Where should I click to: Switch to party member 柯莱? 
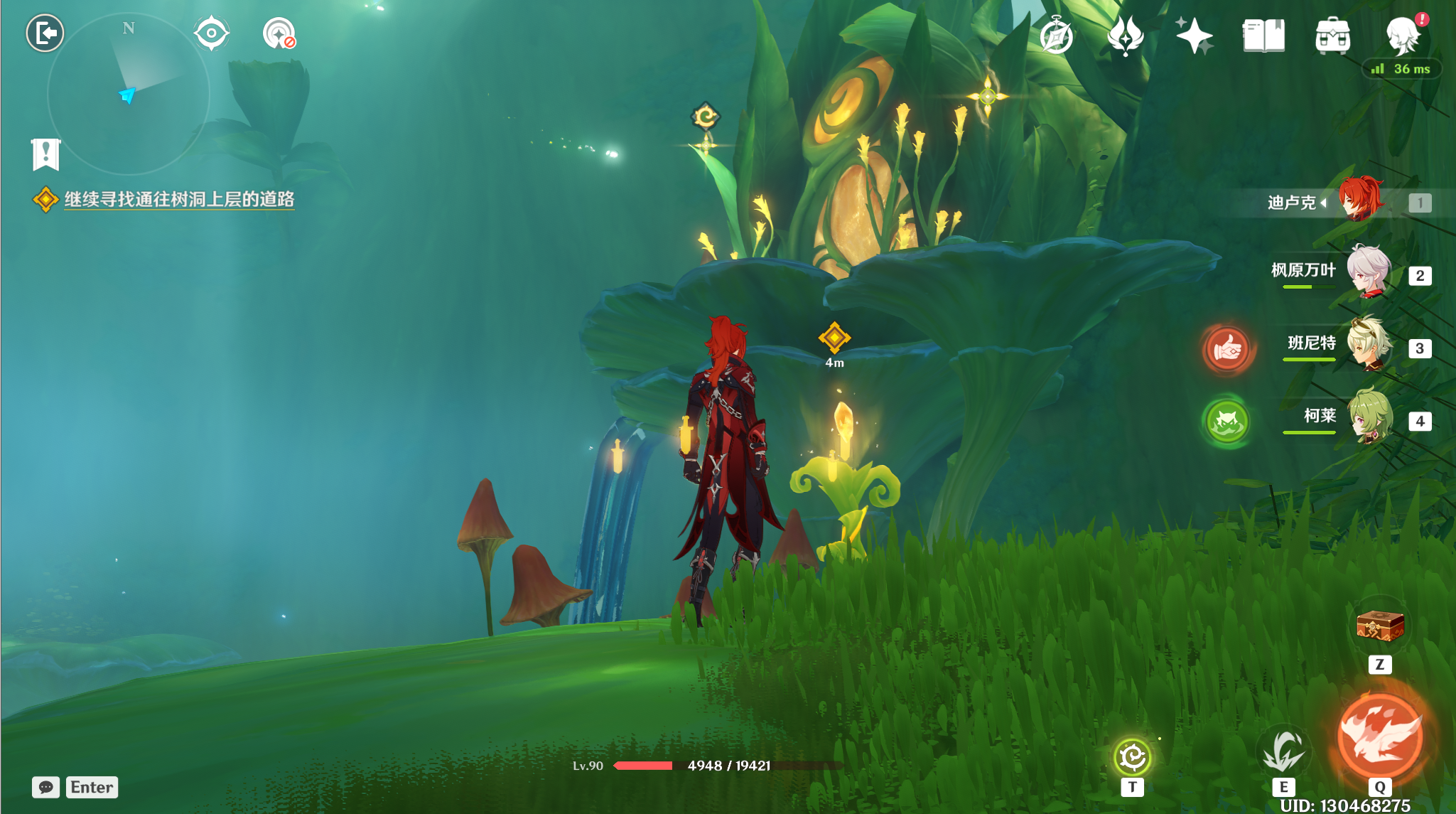(1368, 417)
